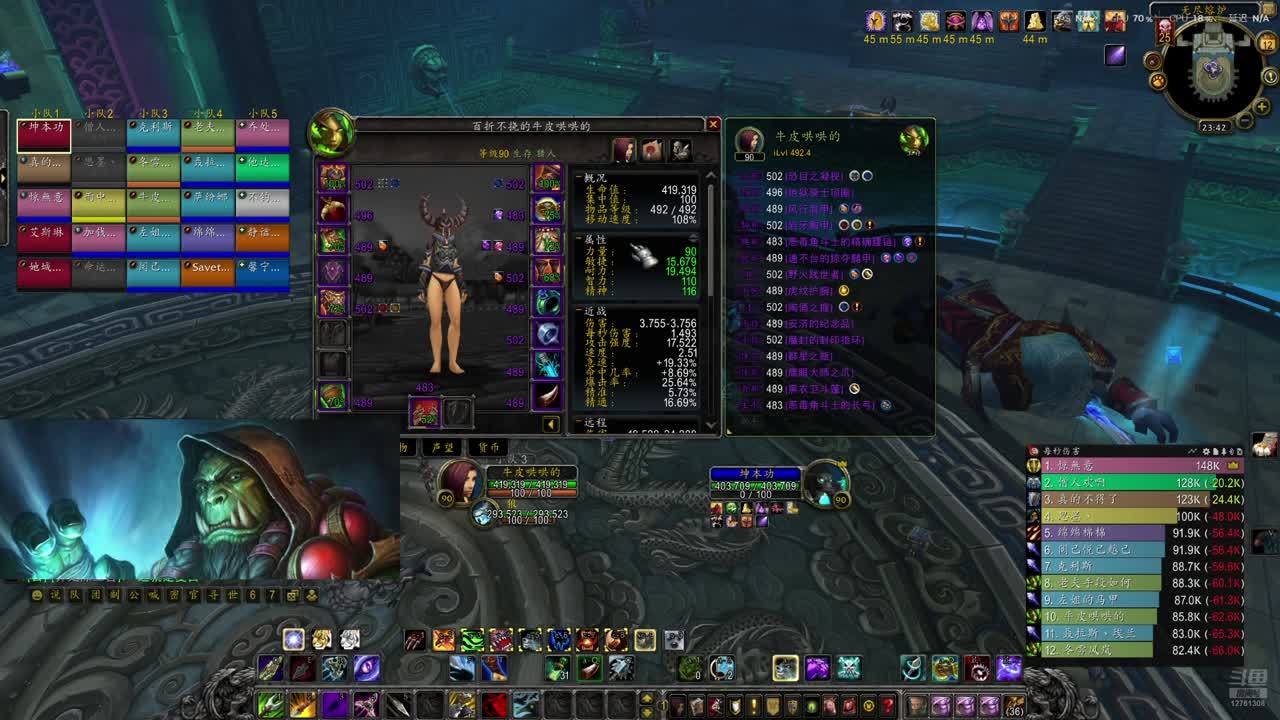Click the main-hand weapon slot

coord(425,412)
